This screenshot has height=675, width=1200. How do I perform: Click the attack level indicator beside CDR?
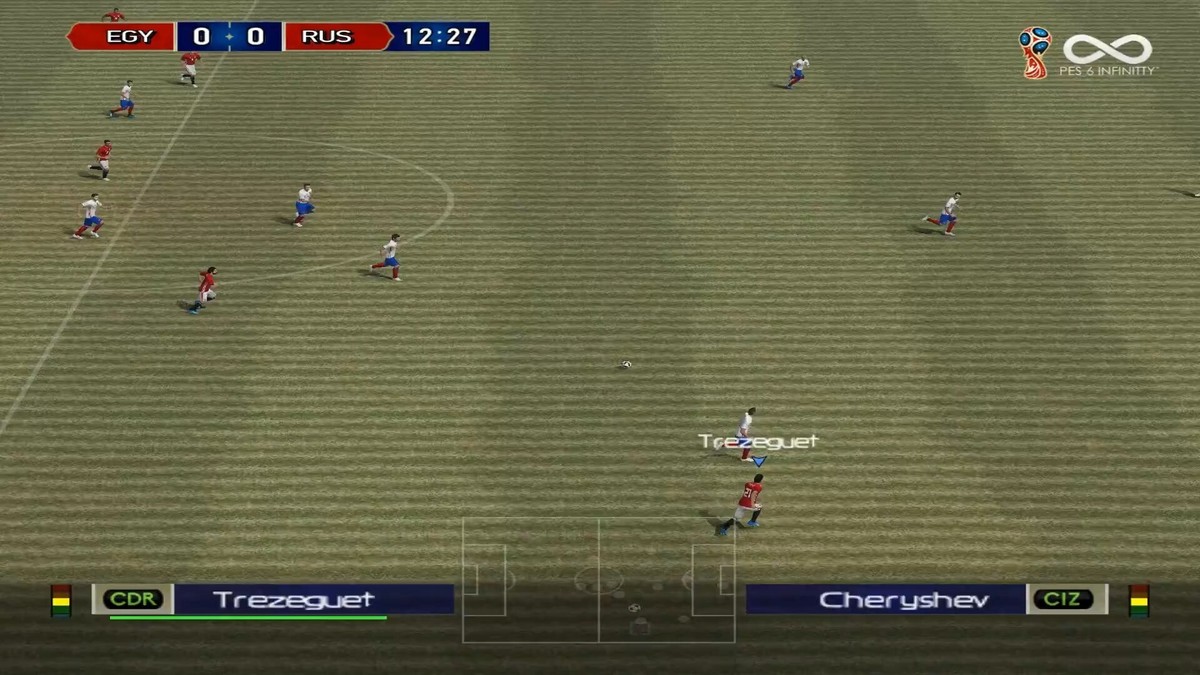61,600
